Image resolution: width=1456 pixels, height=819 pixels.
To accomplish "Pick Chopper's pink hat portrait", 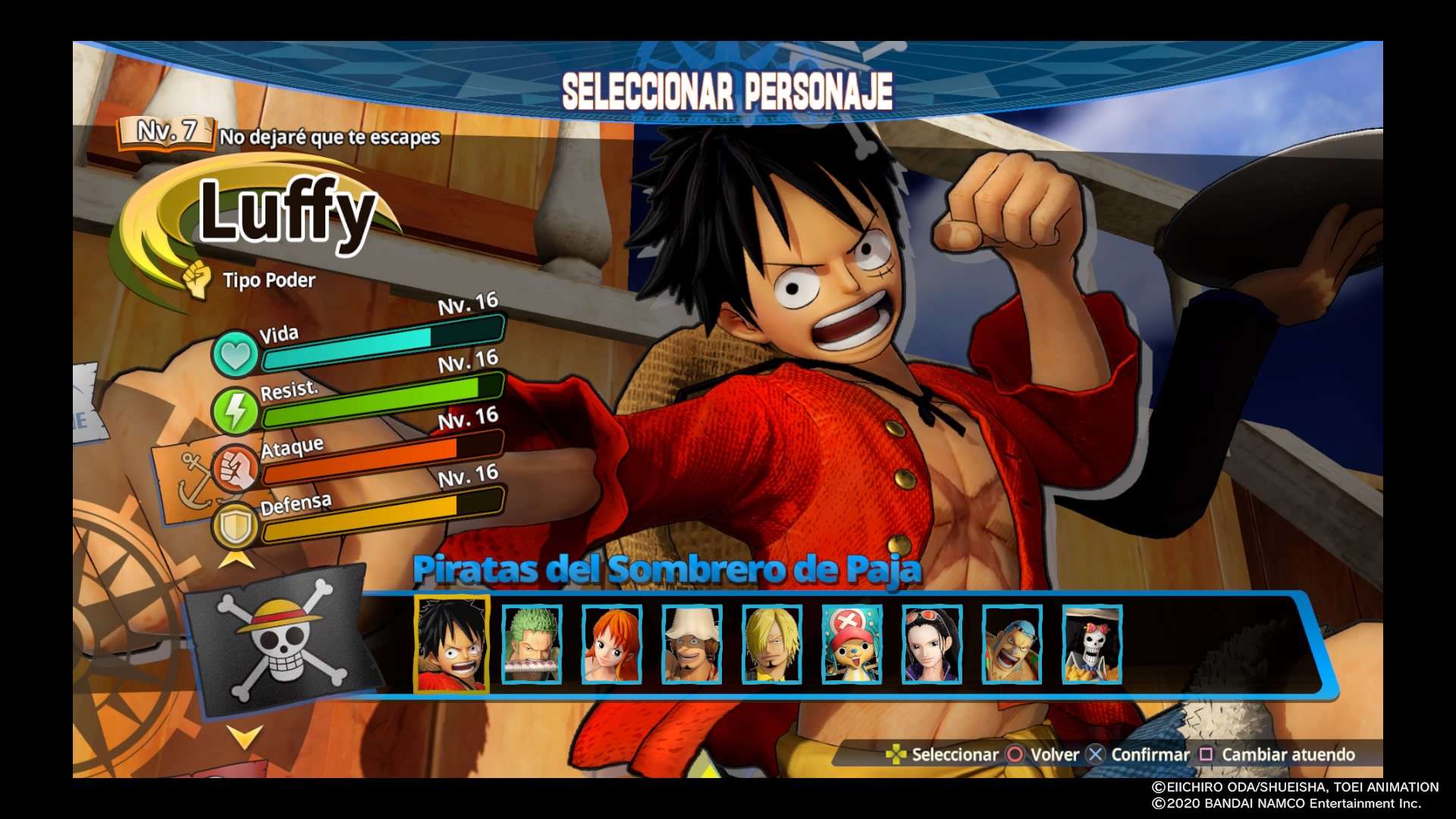I will tap(852, 644).
